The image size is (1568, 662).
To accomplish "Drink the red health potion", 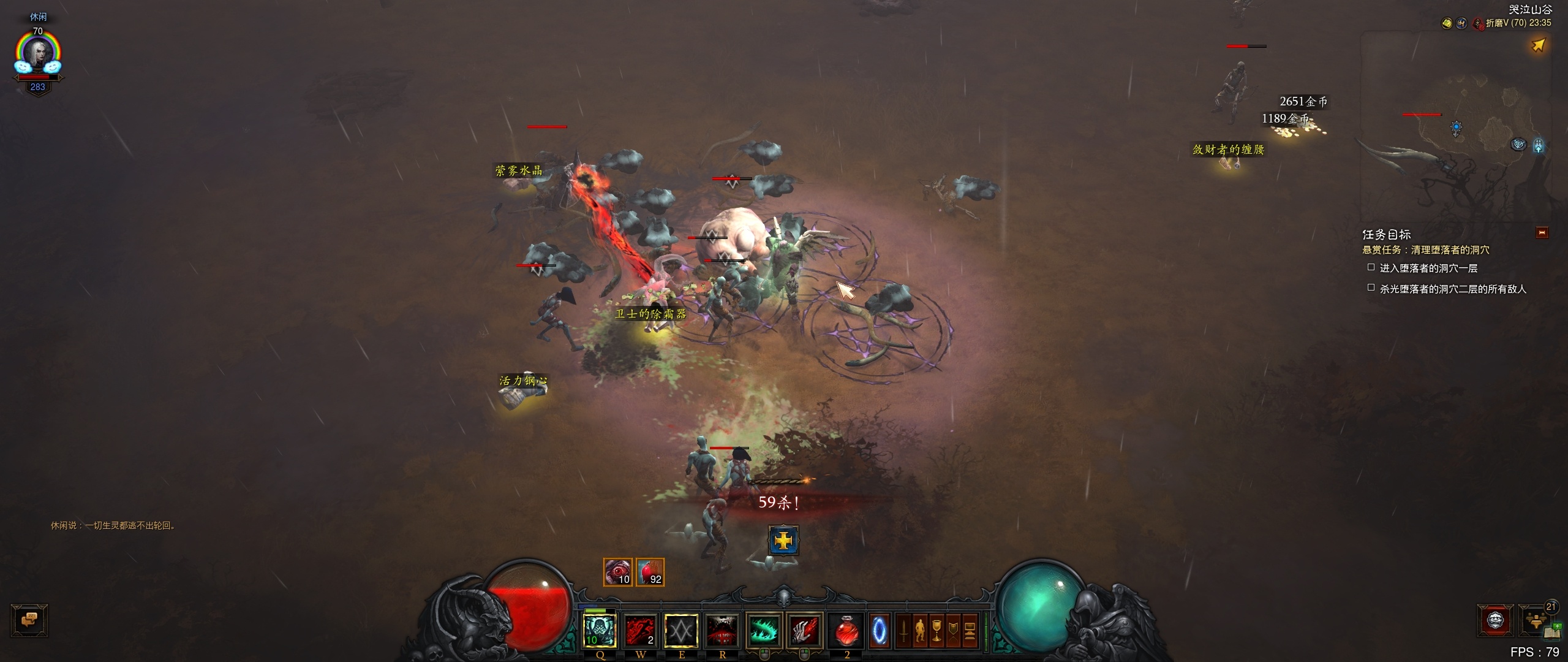I will [x=846, y=630].
